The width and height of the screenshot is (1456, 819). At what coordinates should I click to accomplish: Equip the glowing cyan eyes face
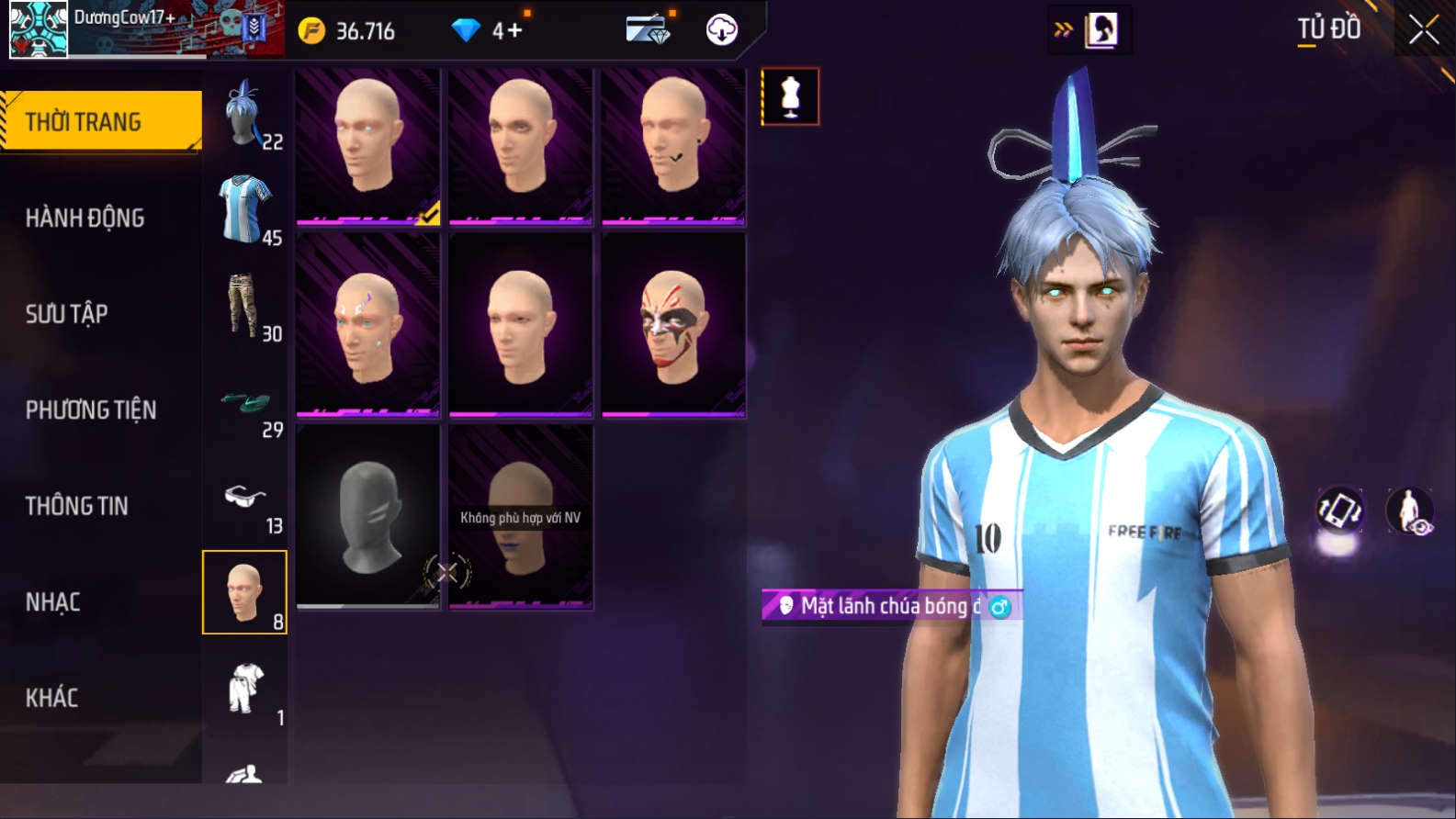[367, 145]
